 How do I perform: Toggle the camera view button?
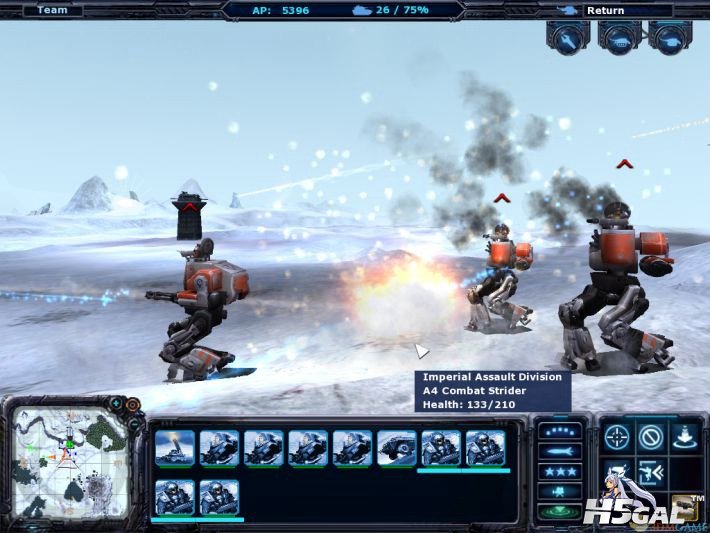click(560, 491)
